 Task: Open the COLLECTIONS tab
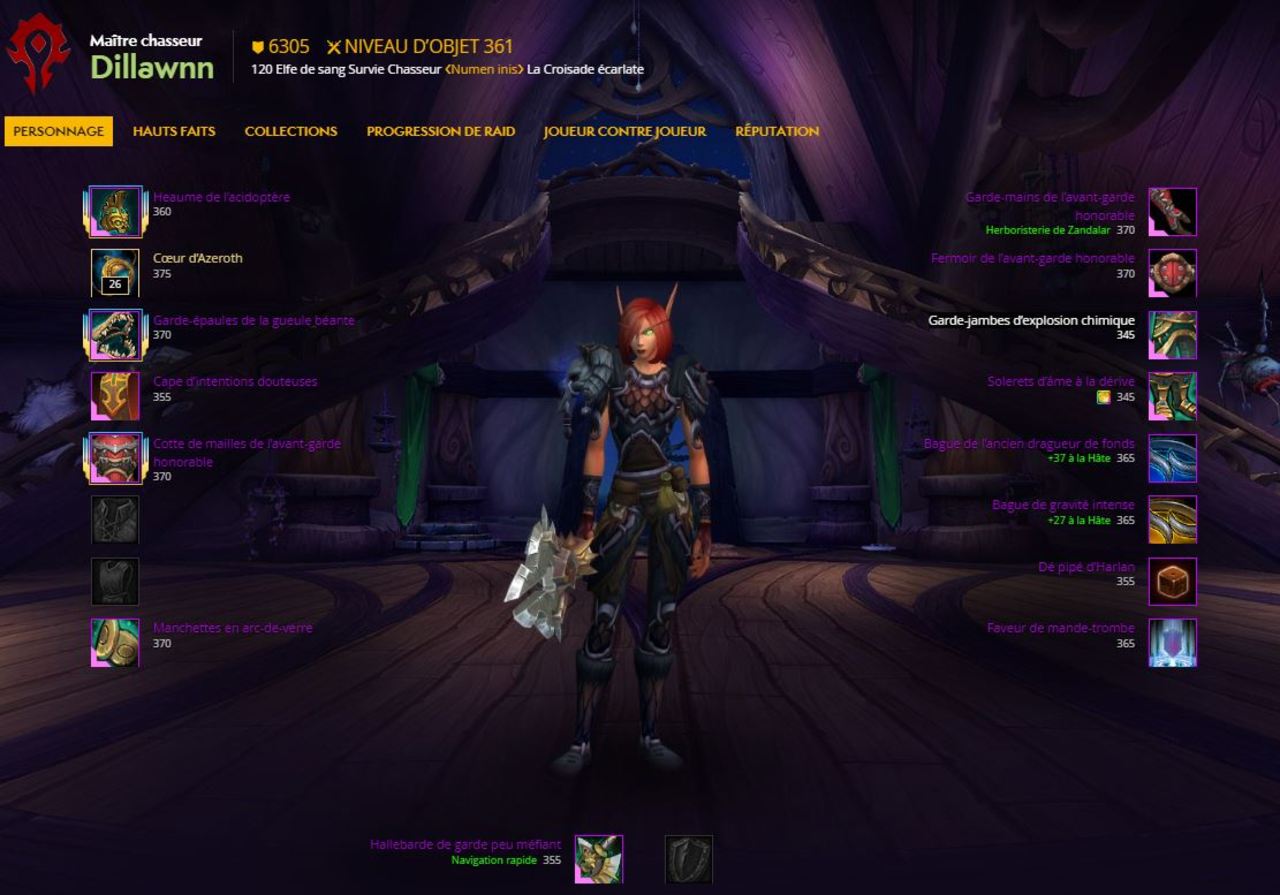tap(290, 131)
